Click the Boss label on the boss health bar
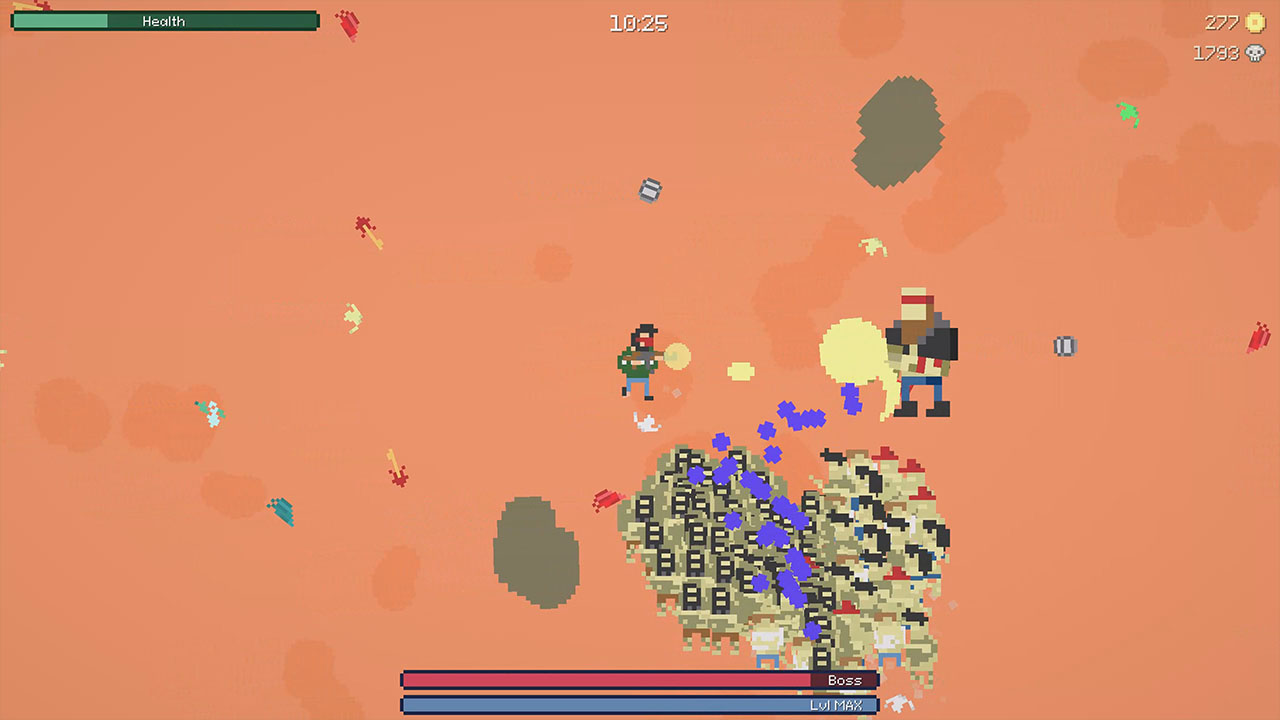Image resolution: width=1280 pixels, height=720 pixels. (845, 680)
